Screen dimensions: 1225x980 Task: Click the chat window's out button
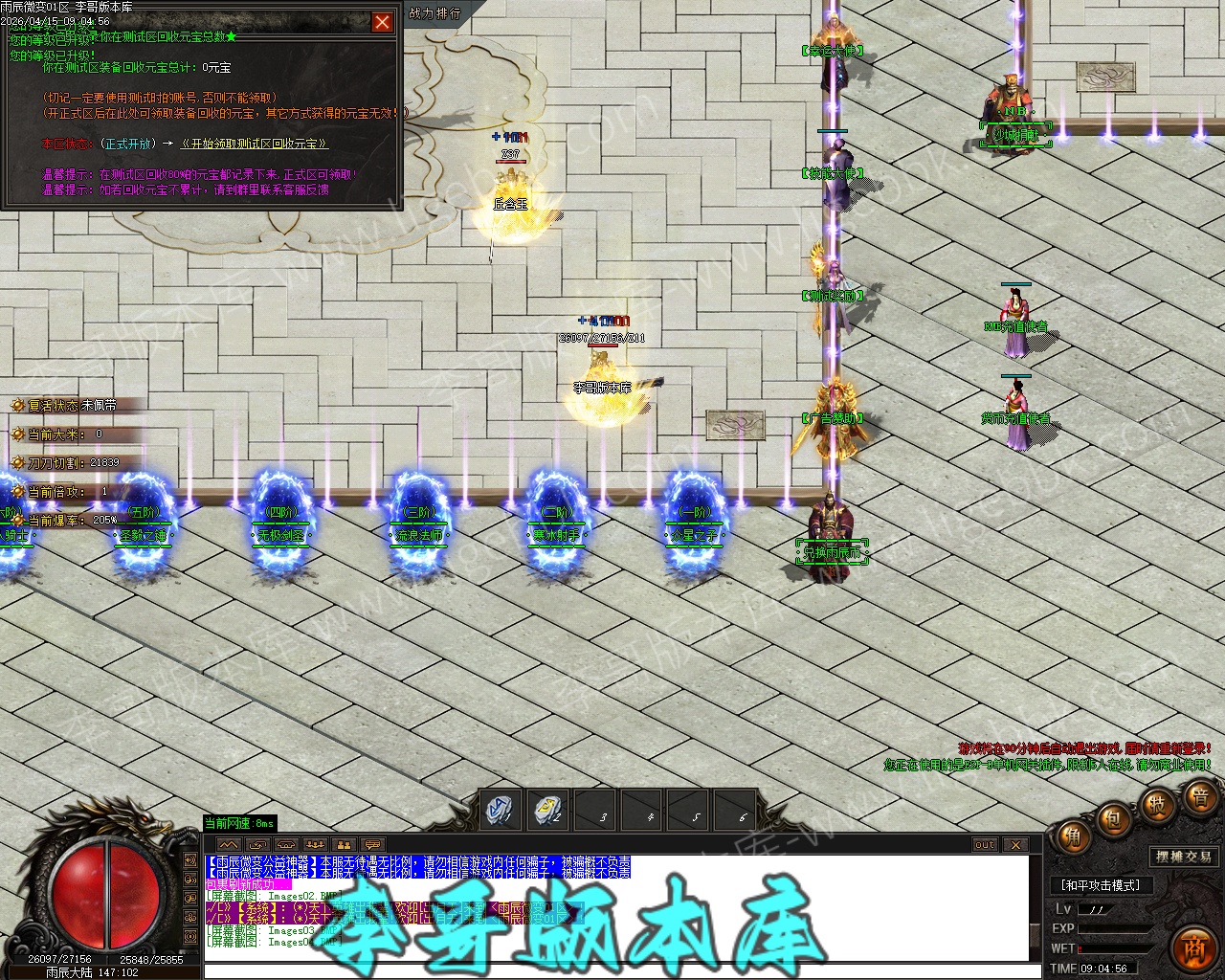(x=985, y=845)
